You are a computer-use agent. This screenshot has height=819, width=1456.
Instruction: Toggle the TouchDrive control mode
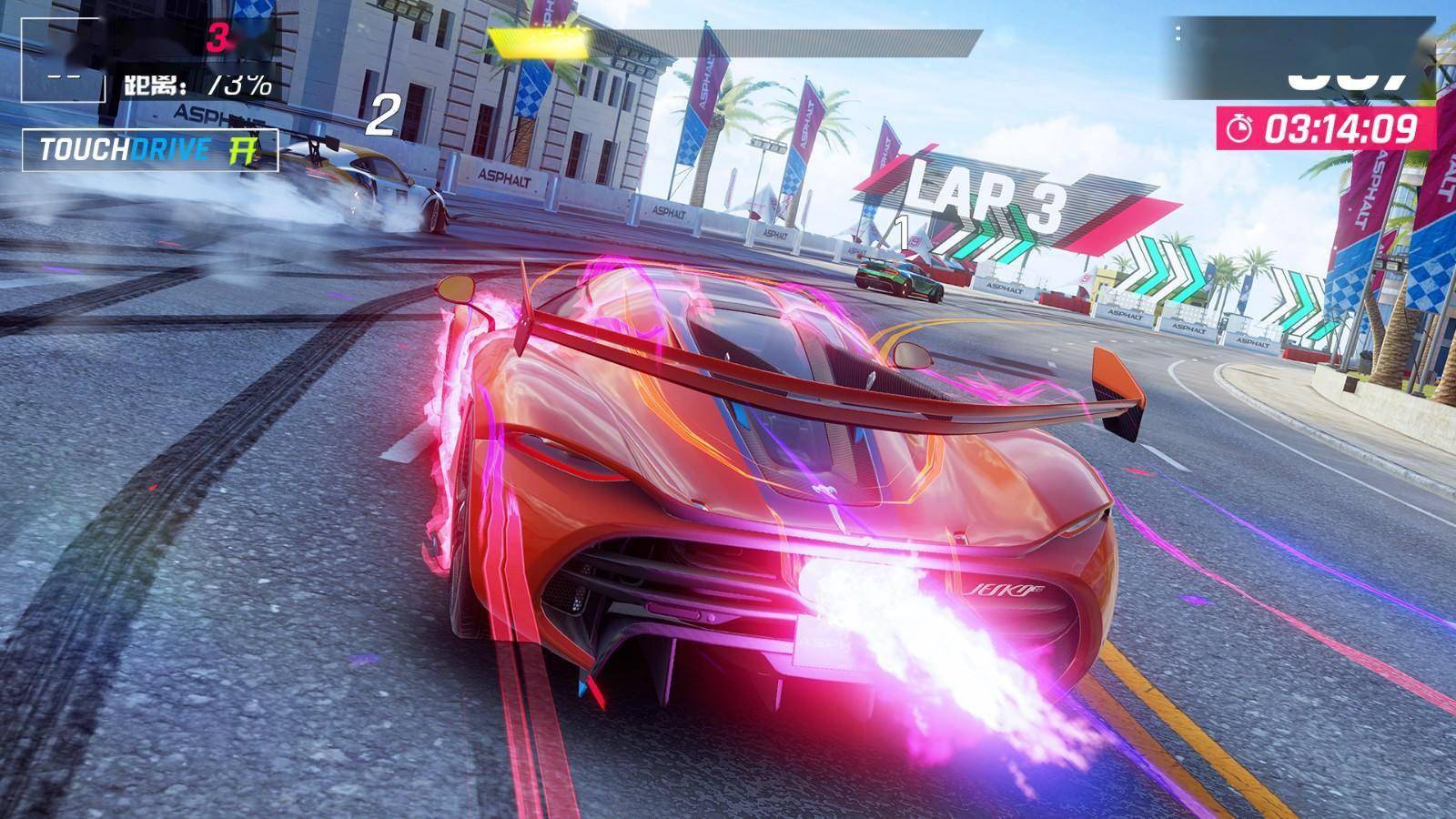coord(150,149)
